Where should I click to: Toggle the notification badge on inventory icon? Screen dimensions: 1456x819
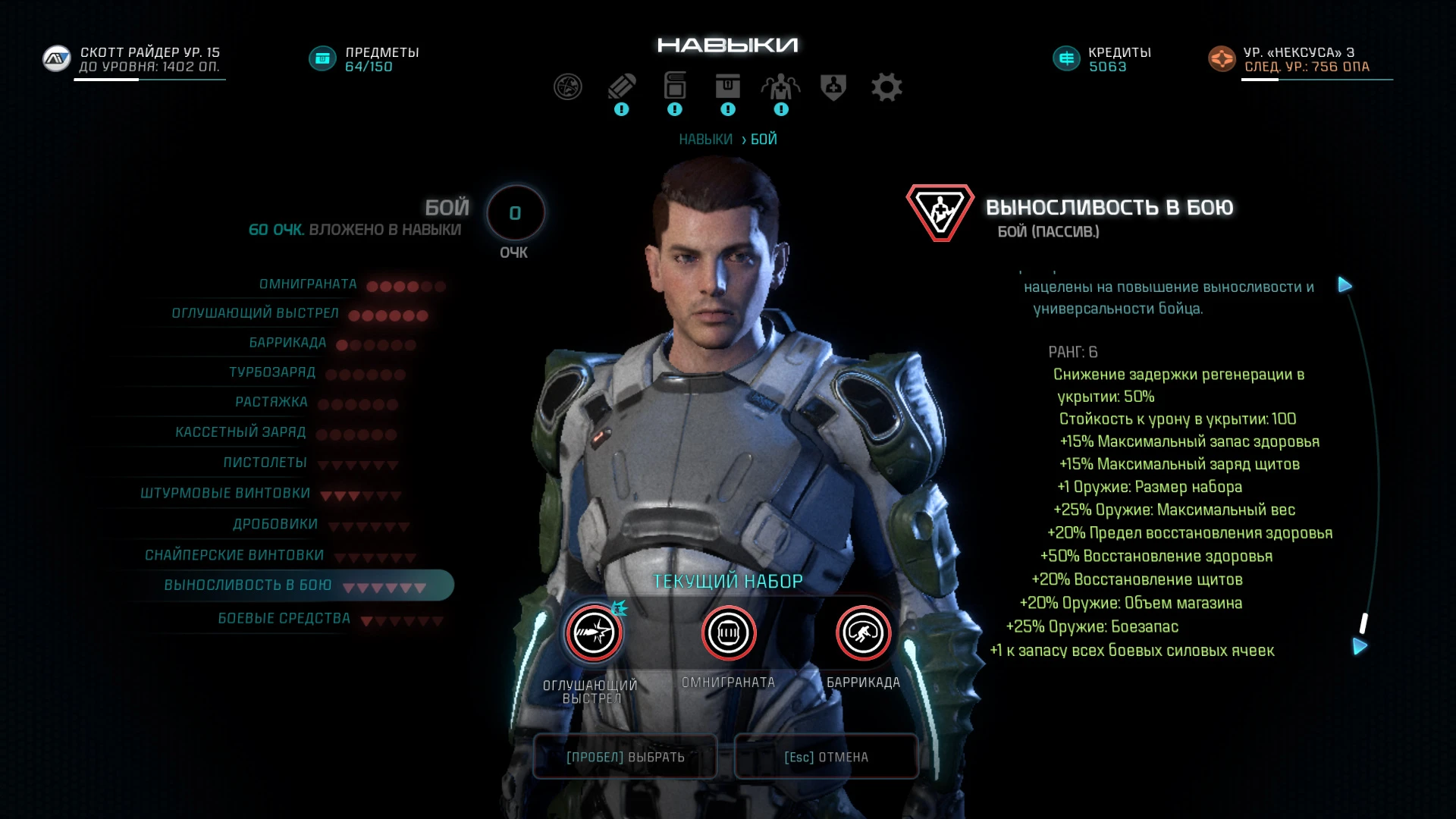click(727, 108)
